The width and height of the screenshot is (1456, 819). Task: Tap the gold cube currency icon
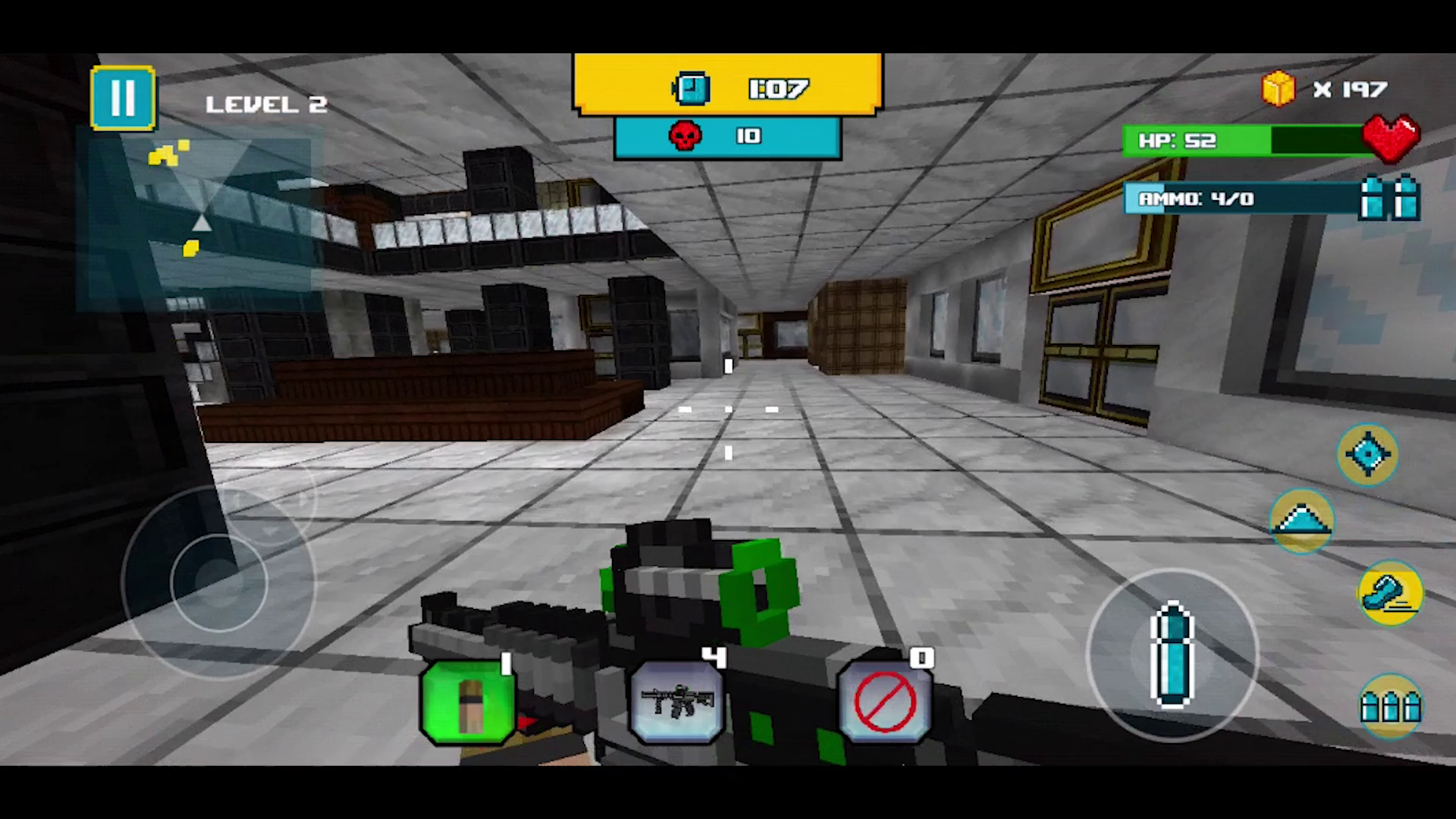[x=1278, y=89]
